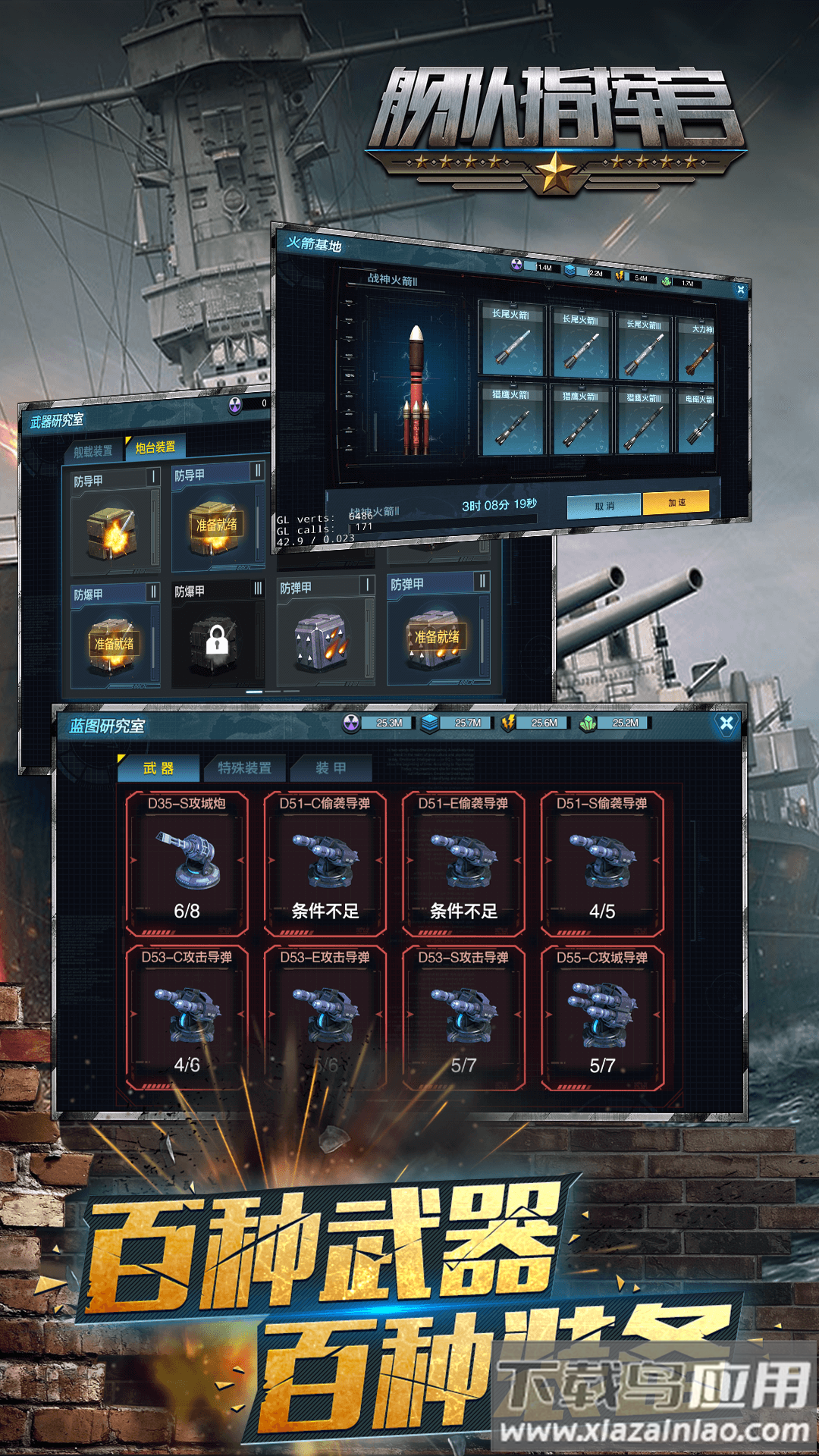Viewport: 819px width, 1456px height.
Task: Close the 蓝图研究室 blueprint panel
Action: [726, 723]
